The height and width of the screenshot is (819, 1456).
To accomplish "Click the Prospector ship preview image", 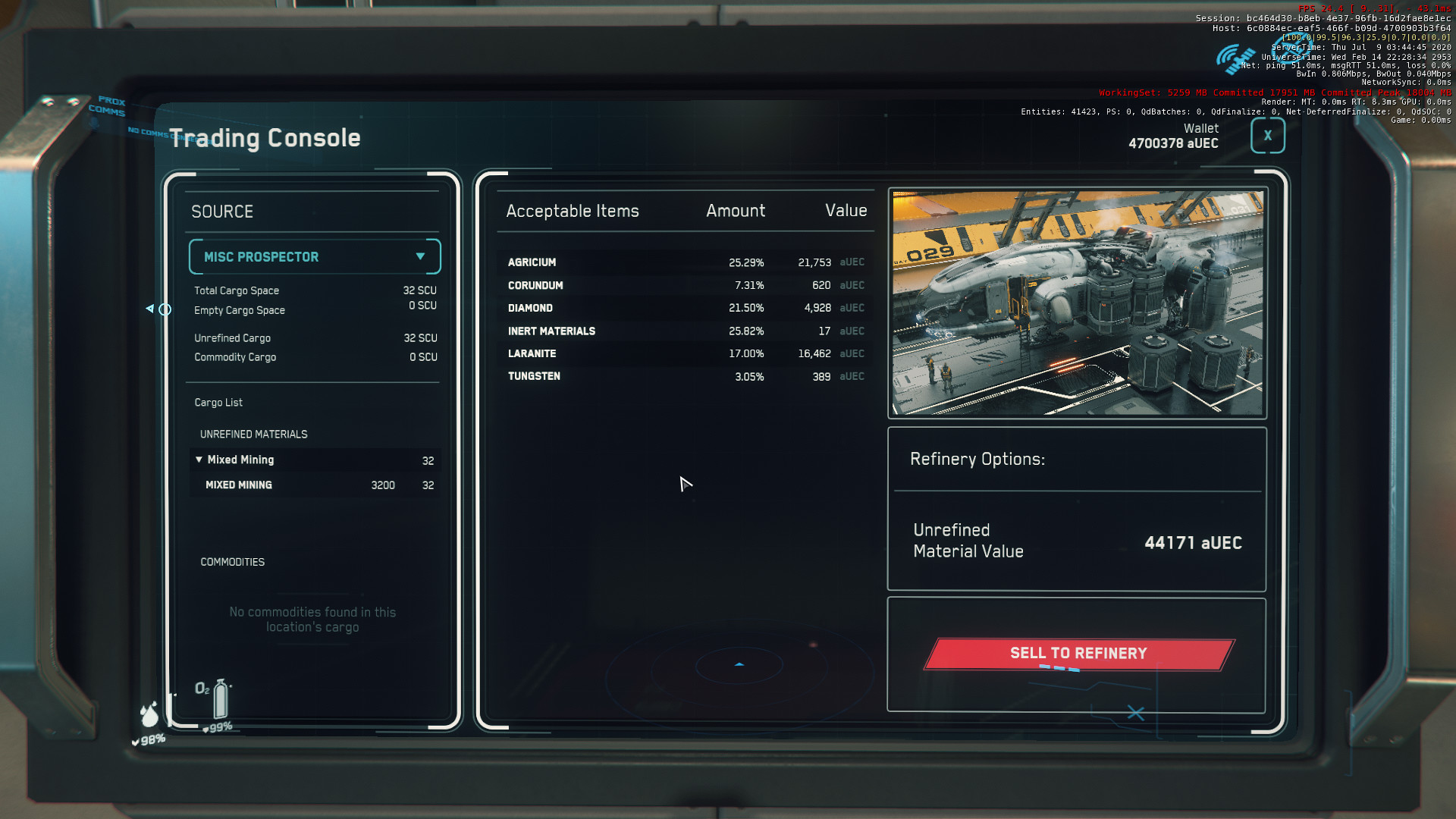I will tap(1077, 303).
